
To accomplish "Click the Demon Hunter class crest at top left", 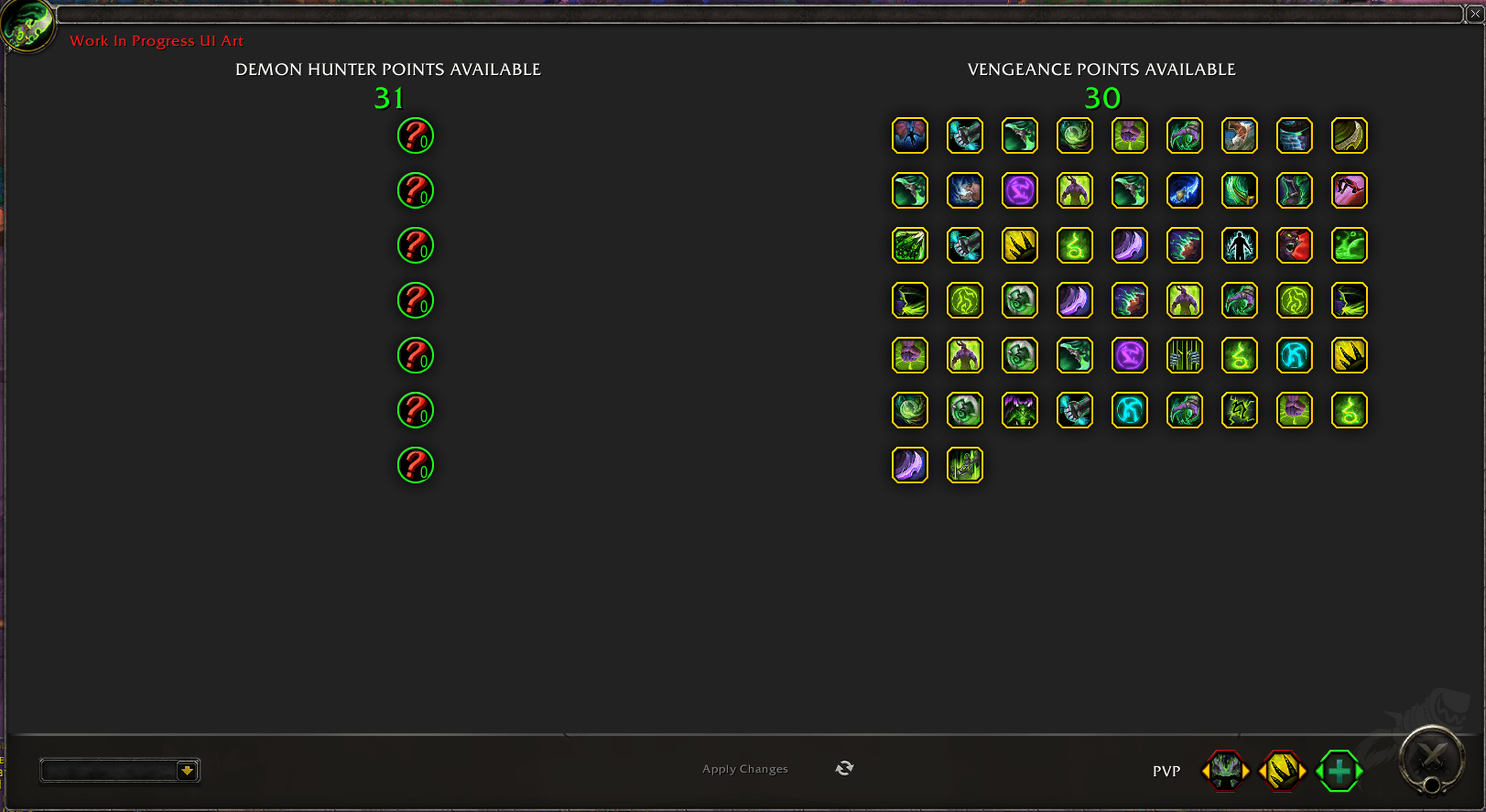I will (x=27, y=27).
